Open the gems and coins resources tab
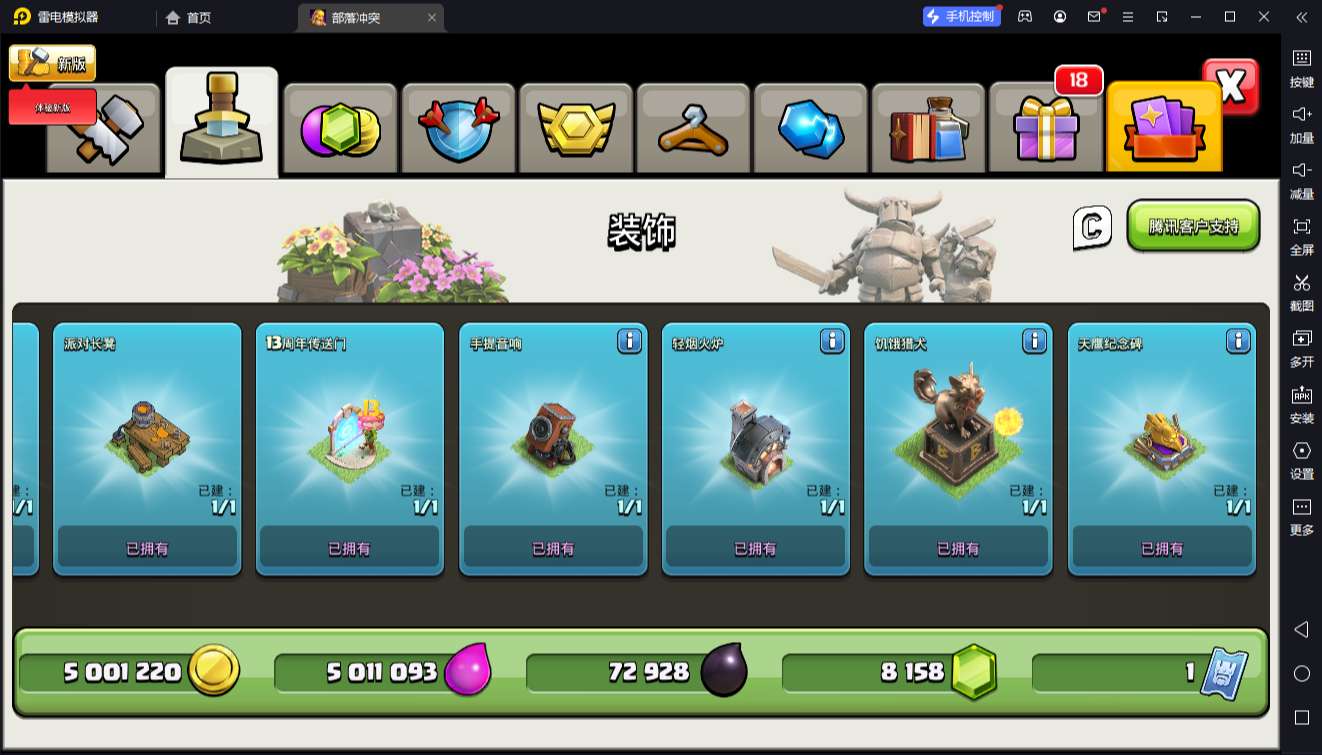This screenshot has width=1322, height=755. 340,128
